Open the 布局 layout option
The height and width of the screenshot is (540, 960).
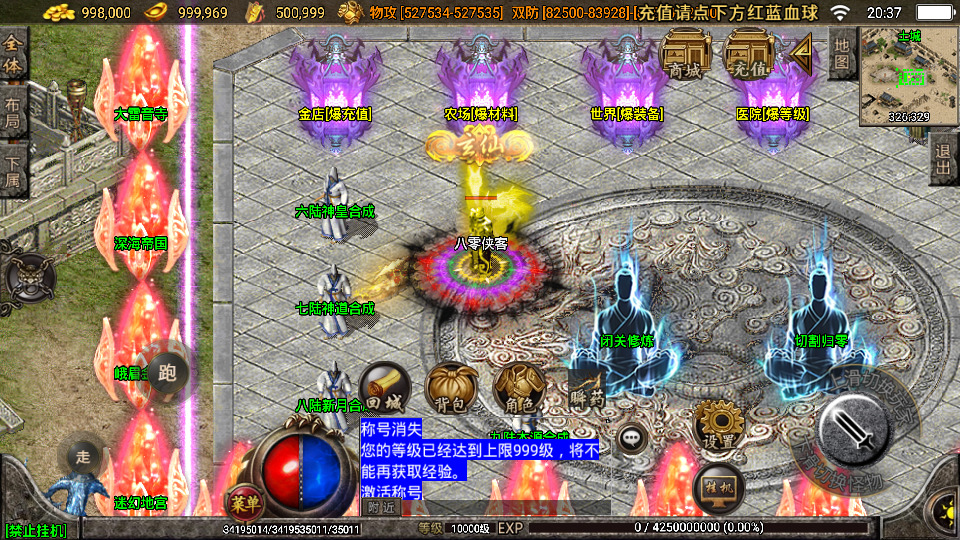tap(13, 108)
